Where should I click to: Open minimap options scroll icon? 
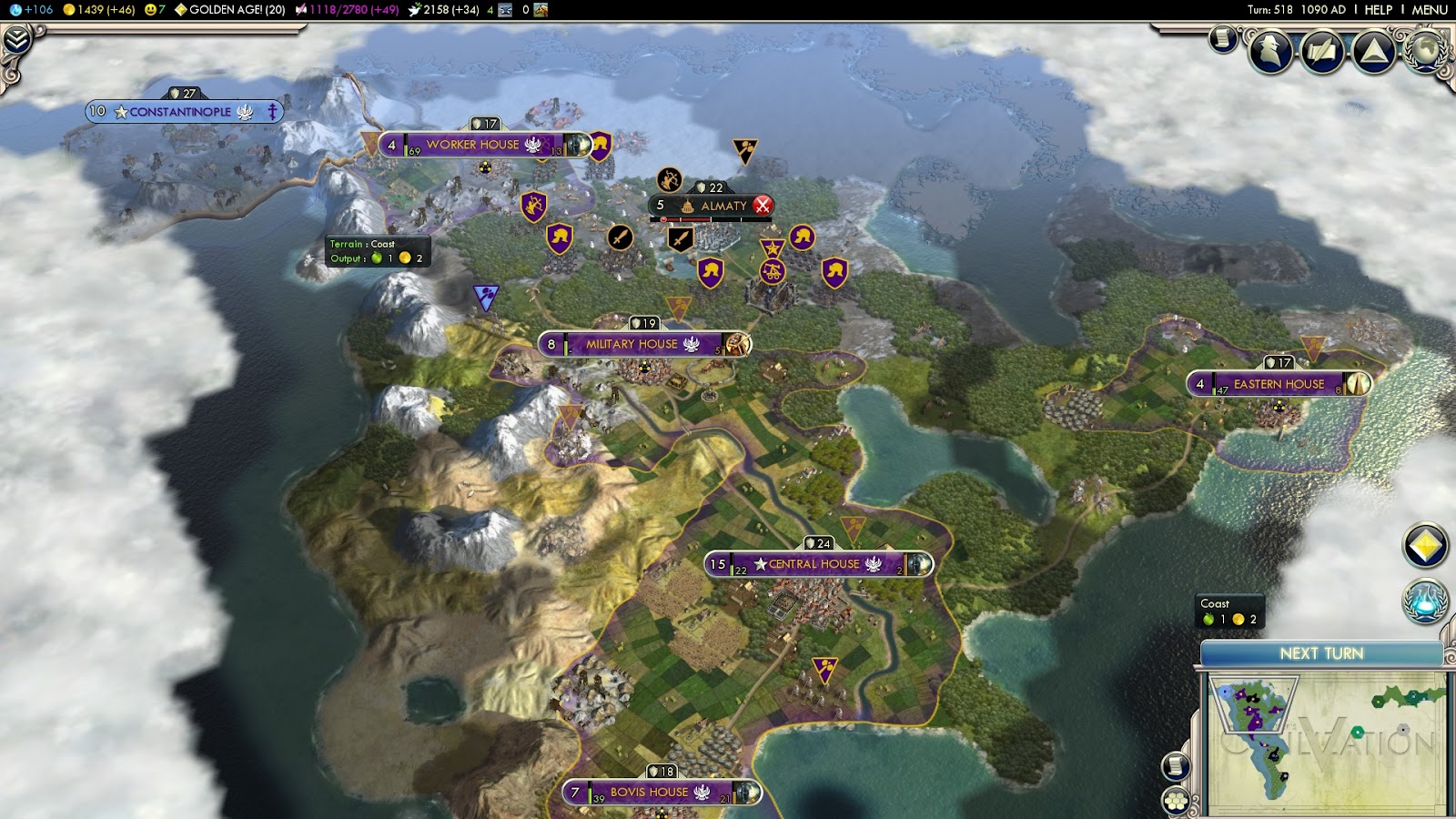click(x=1176, y=766)
